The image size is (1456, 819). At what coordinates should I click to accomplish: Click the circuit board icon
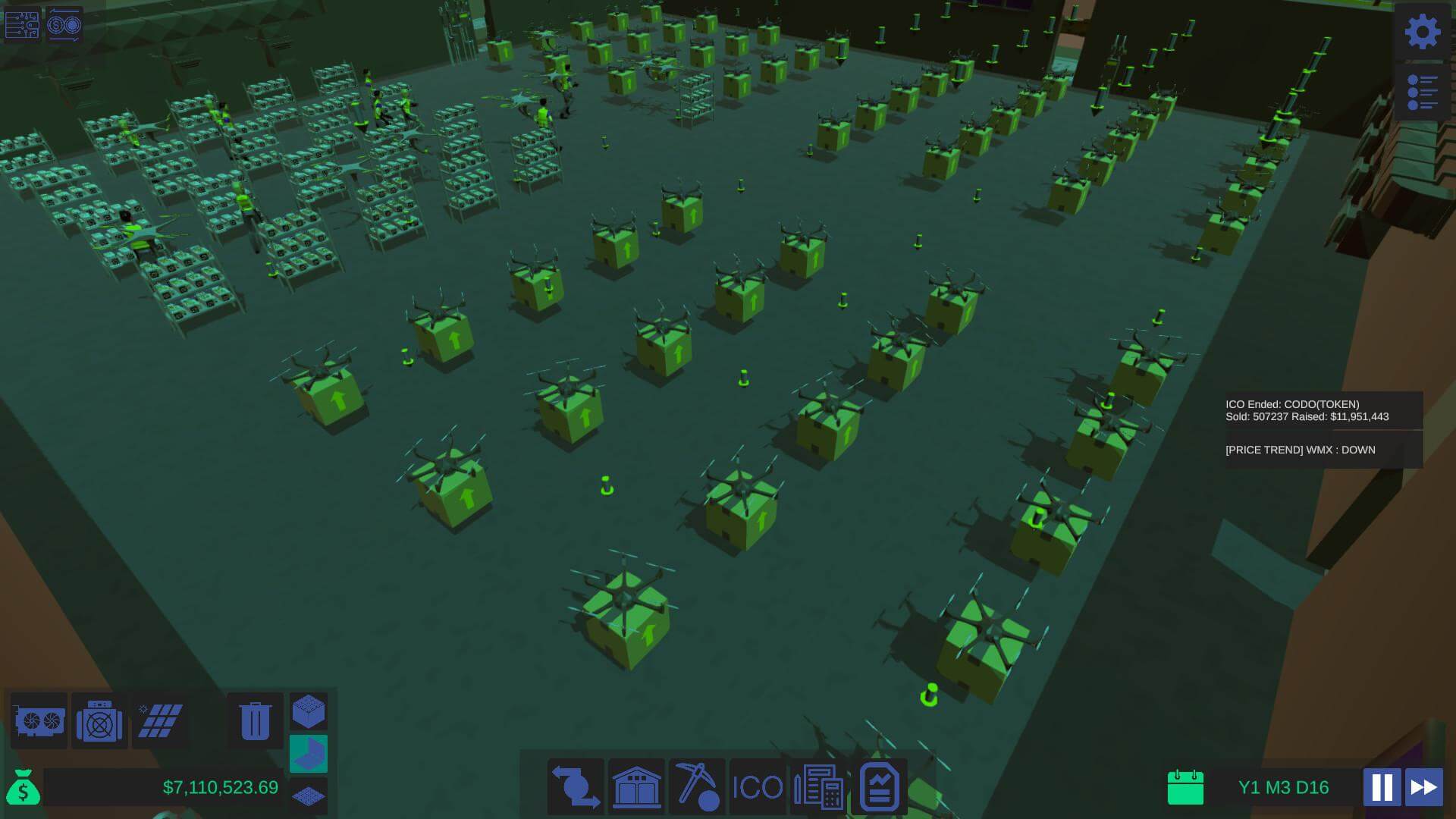coord(22,24)
